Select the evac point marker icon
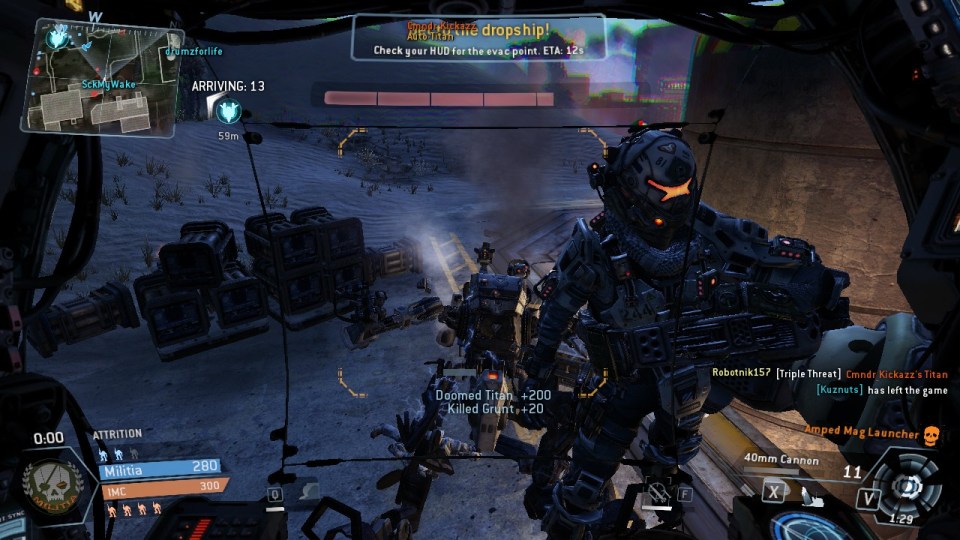Image resolution: width=960 pixels, height=540 pixels. coord(229,111)
